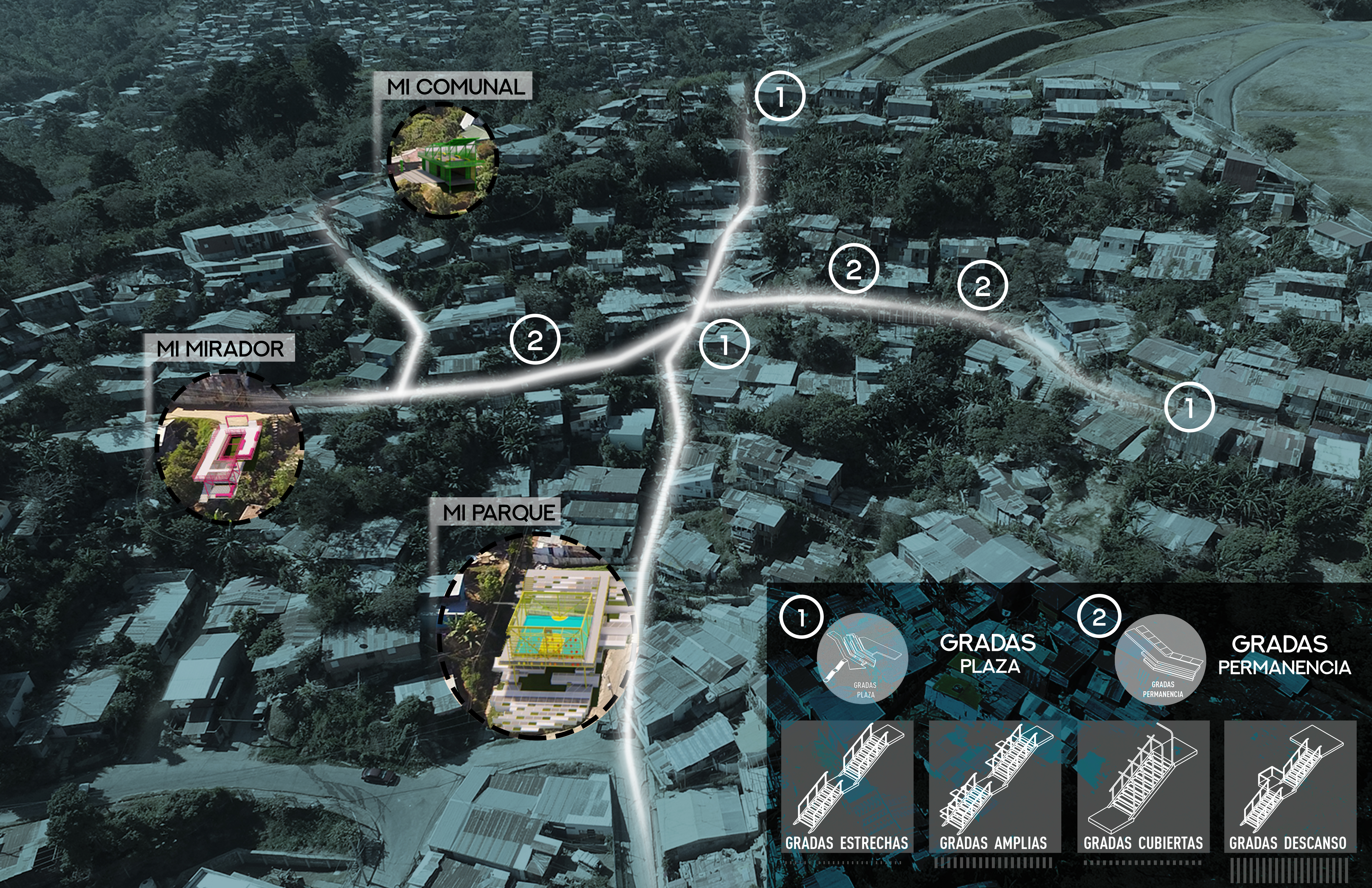Choose the Gradas Permanencia legend circle
The image size is (1372, 888).
coord(1160,660)
